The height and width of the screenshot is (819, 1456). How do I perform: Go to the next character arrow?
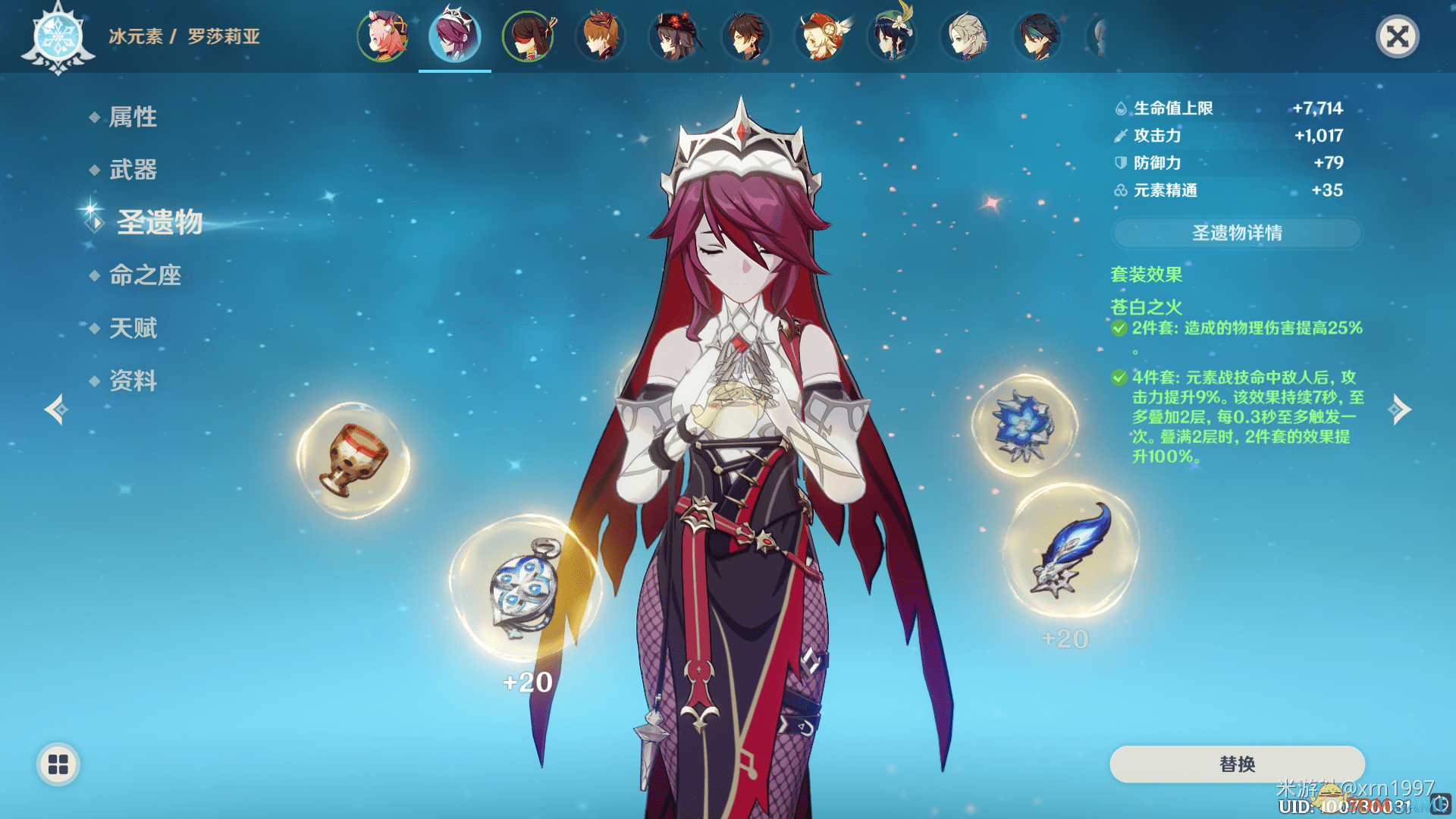coord(1399,409)
